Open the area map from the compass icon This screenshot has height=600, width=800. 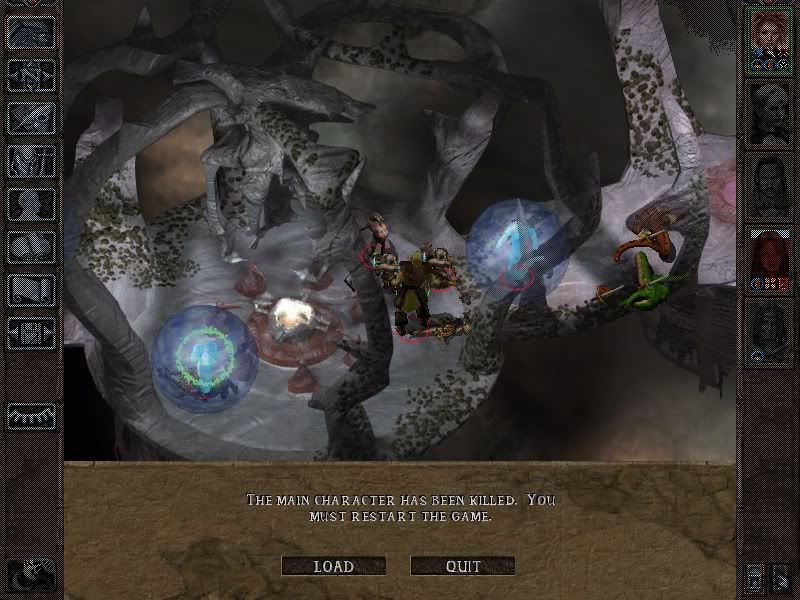coord(31,75)
